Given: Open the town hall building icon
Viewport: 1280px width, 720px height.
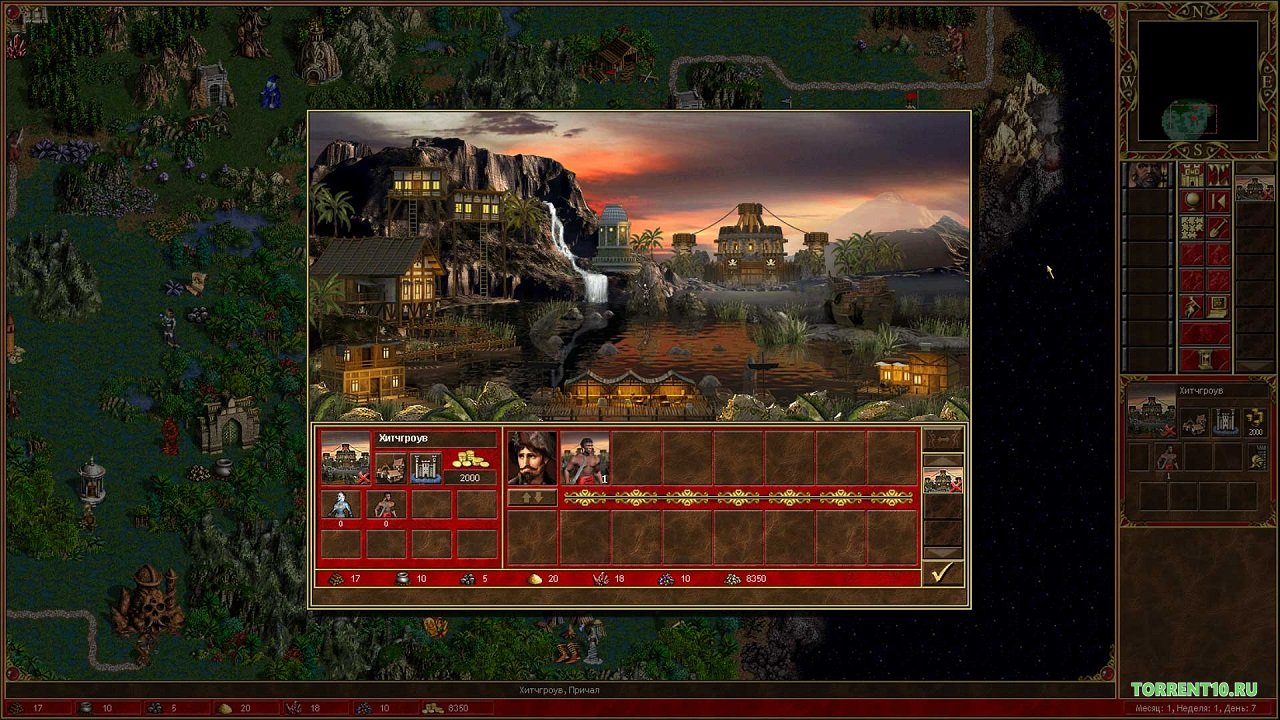Looking at the screenshot, I should (x=390, y=467).
